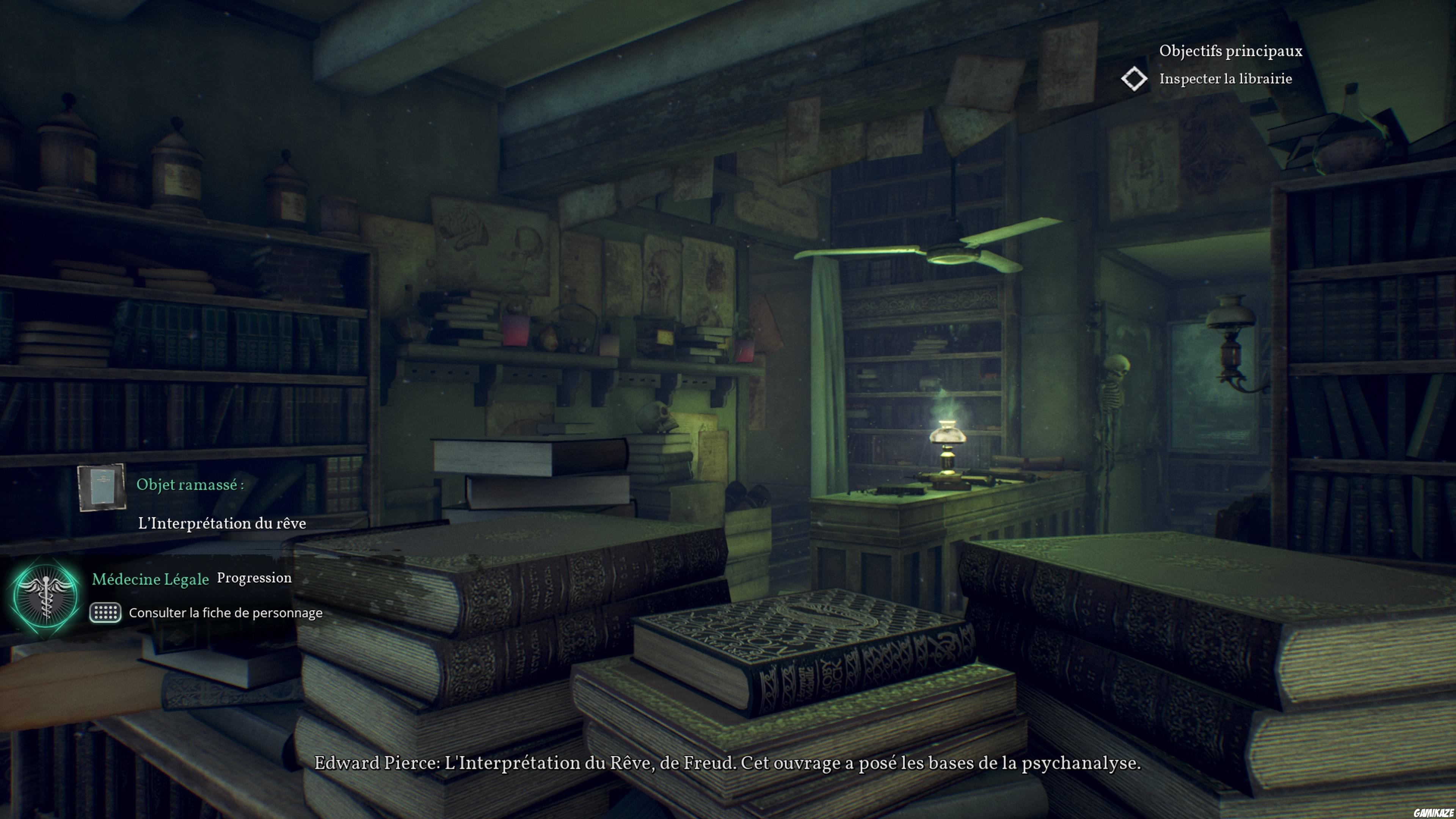This screenshot has height=819, width=1456.
Task: Click the Inspecter la librairie objective marker
Action: click(1134, 78)
